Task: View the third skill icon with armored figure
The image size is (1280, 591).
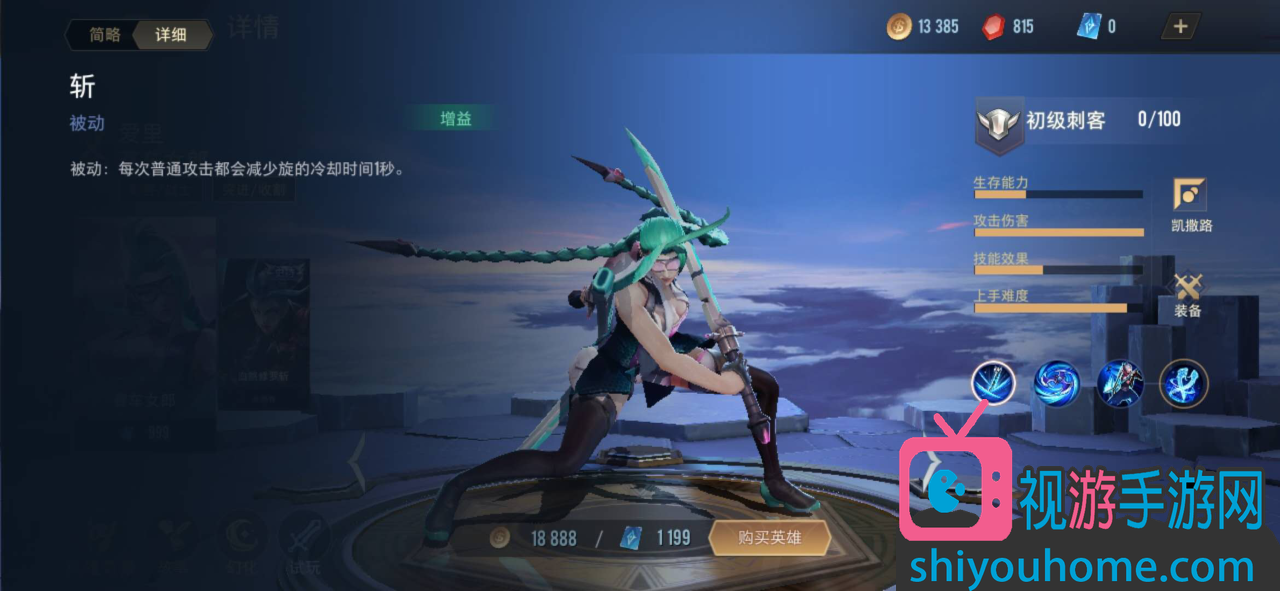Action: click(1120, 383)
